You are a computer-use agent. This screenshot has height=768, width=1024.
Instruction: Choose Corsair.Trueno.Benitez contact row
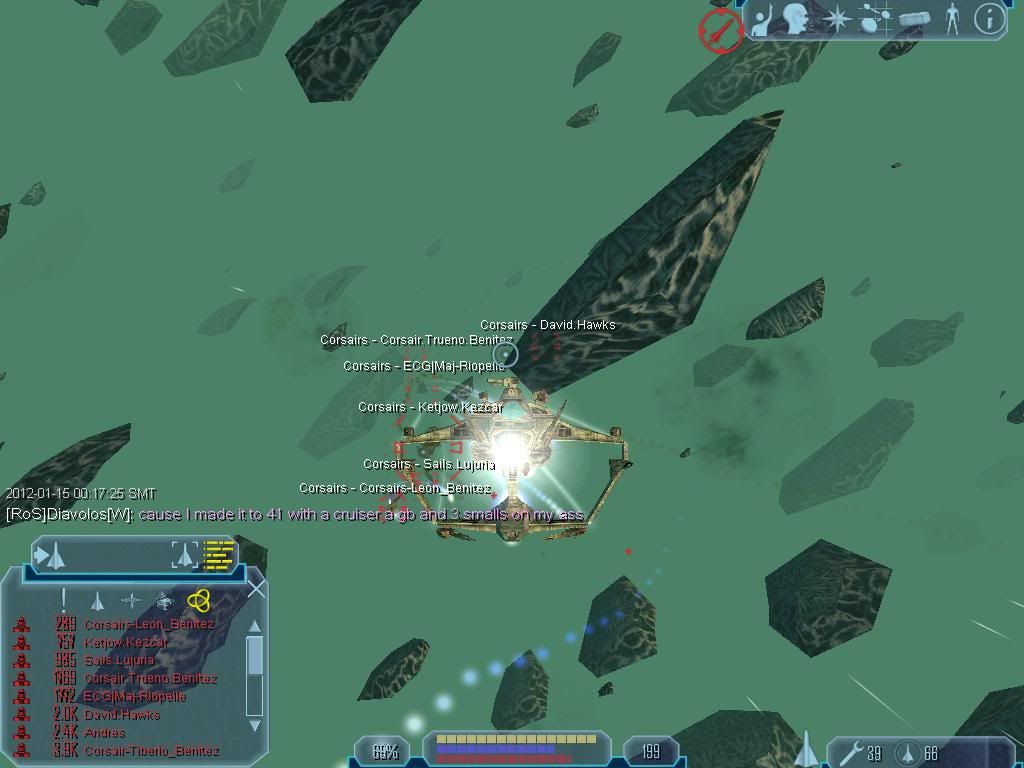150,678
